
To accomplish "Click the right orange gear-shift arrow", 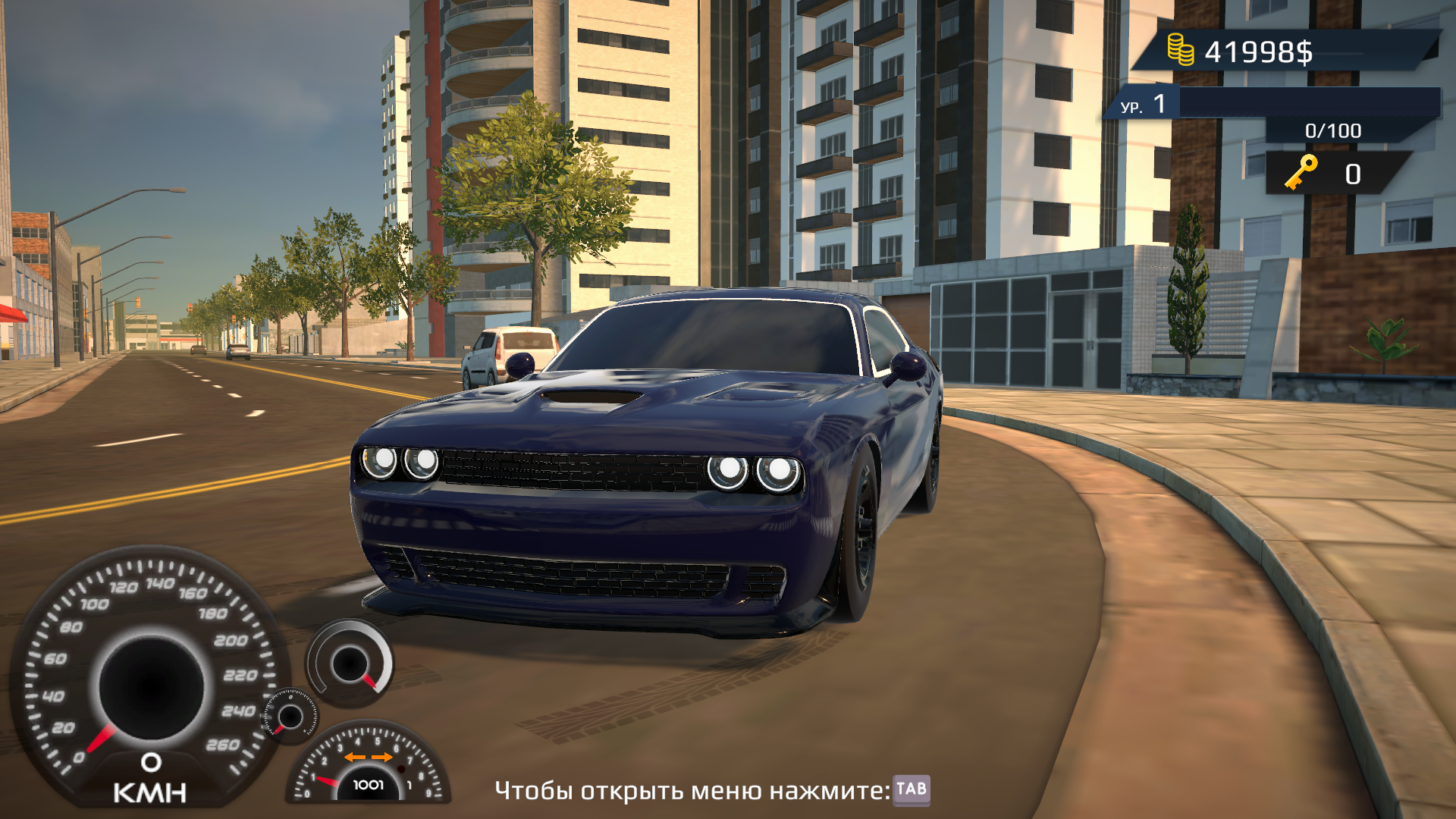I will tap(381, 757).
